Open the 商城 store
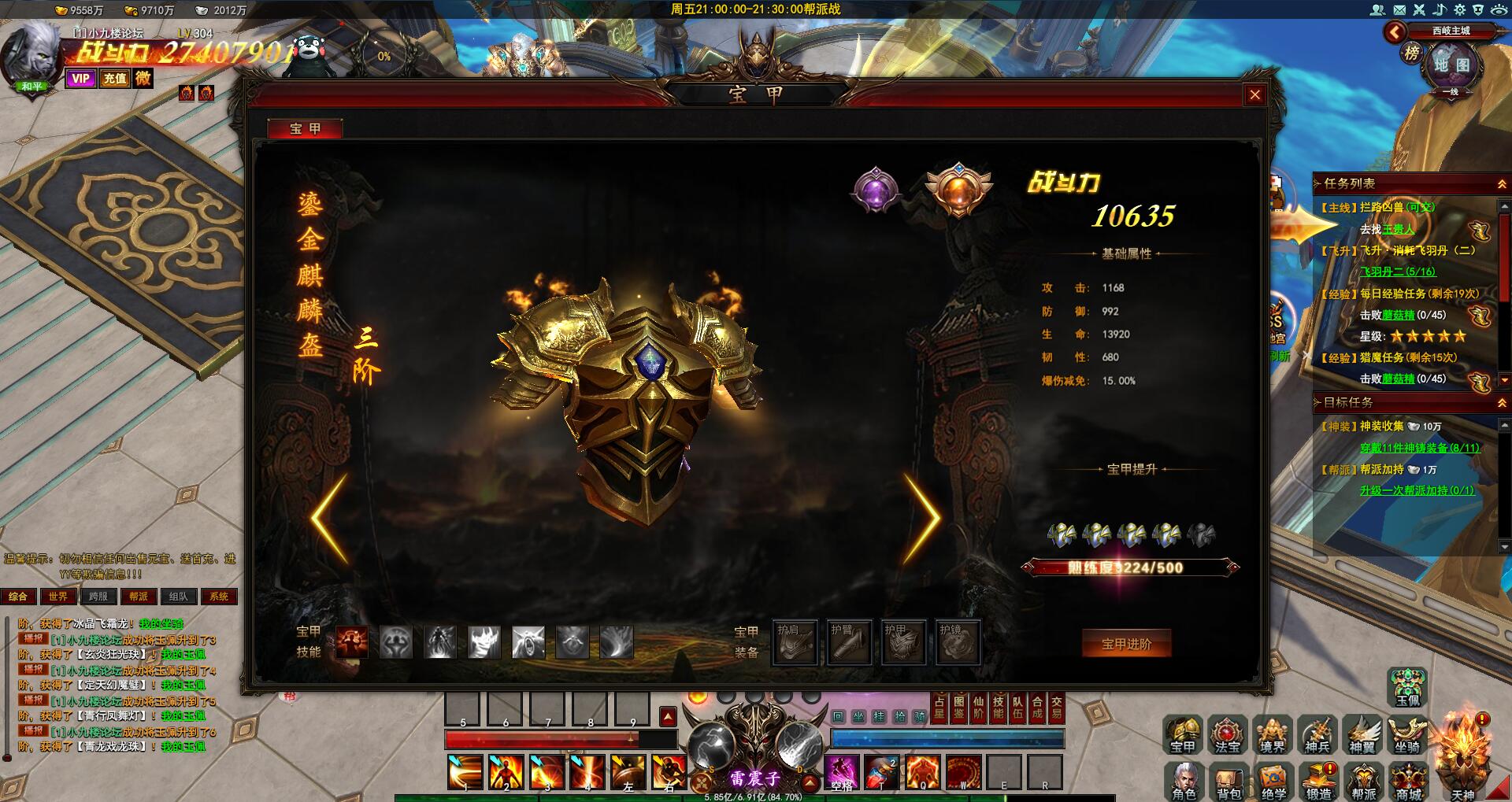Viewport: 1512px width, 802px height. [x=1409, y=781]
